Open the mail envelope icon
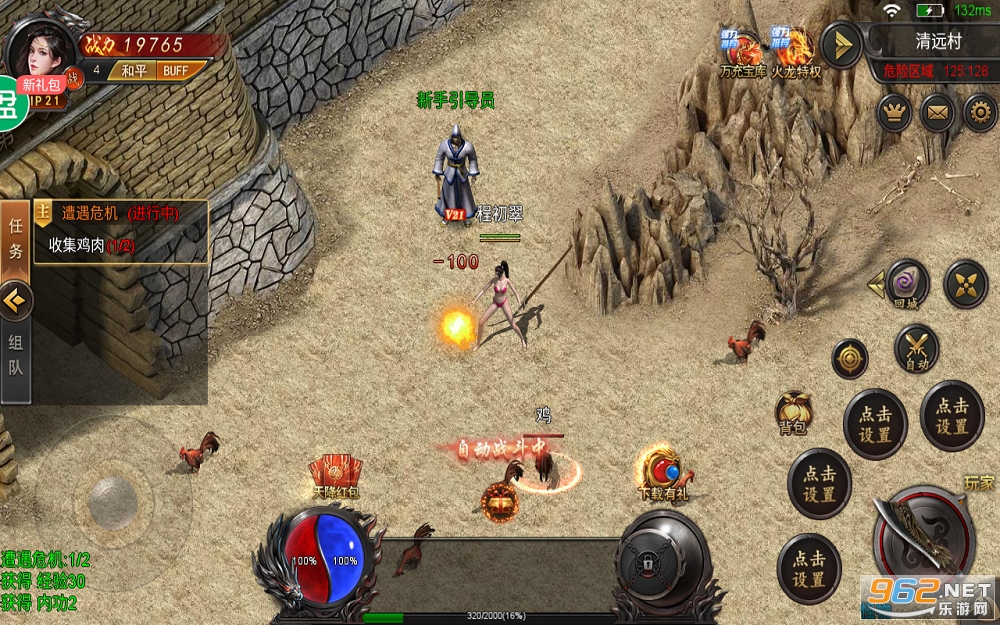The height and width of the screenshot is (625, 1000). [x=937, y=112]
